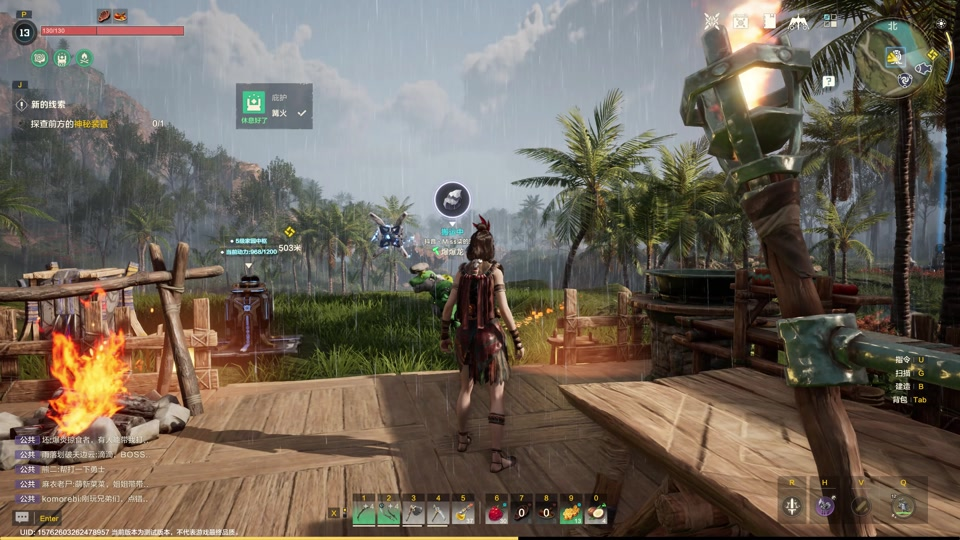Use the red berry in slot 6
The height and width of the screenshot is (540, 960).
(496, 514)
